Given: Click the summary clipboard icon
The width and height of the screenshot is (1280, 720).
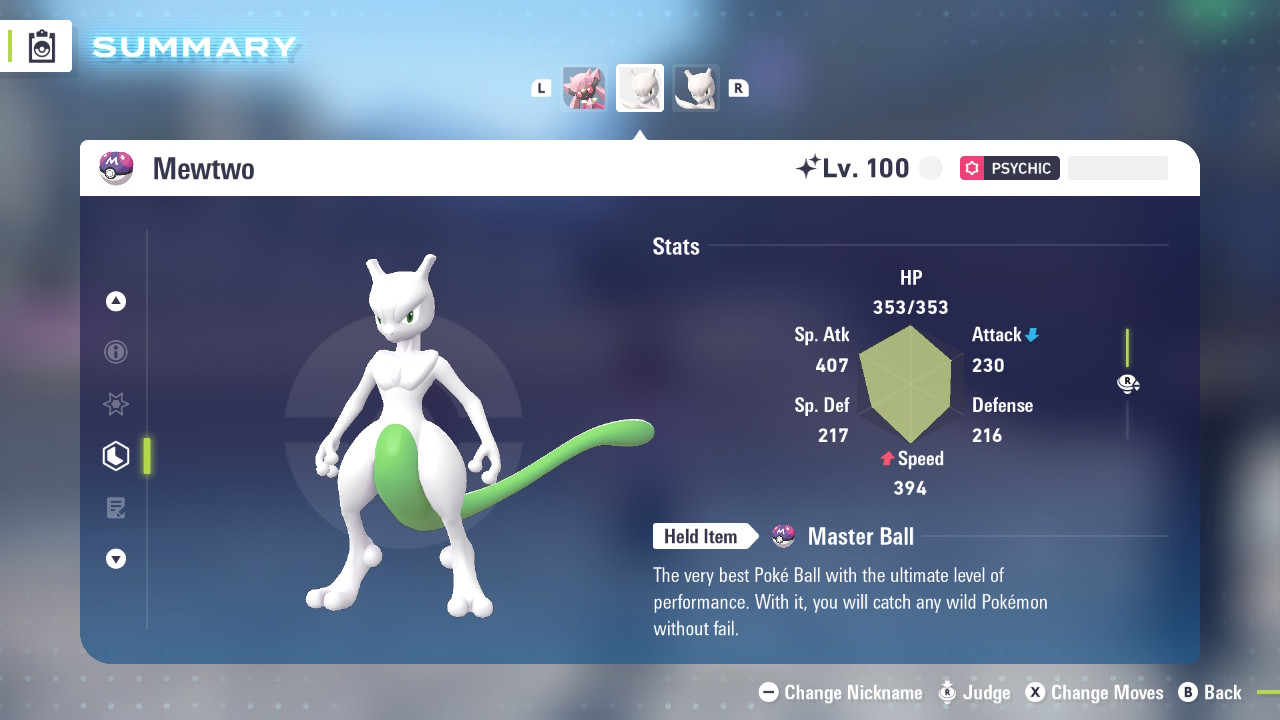Looking at the screenshot, I should click(42, 46).
